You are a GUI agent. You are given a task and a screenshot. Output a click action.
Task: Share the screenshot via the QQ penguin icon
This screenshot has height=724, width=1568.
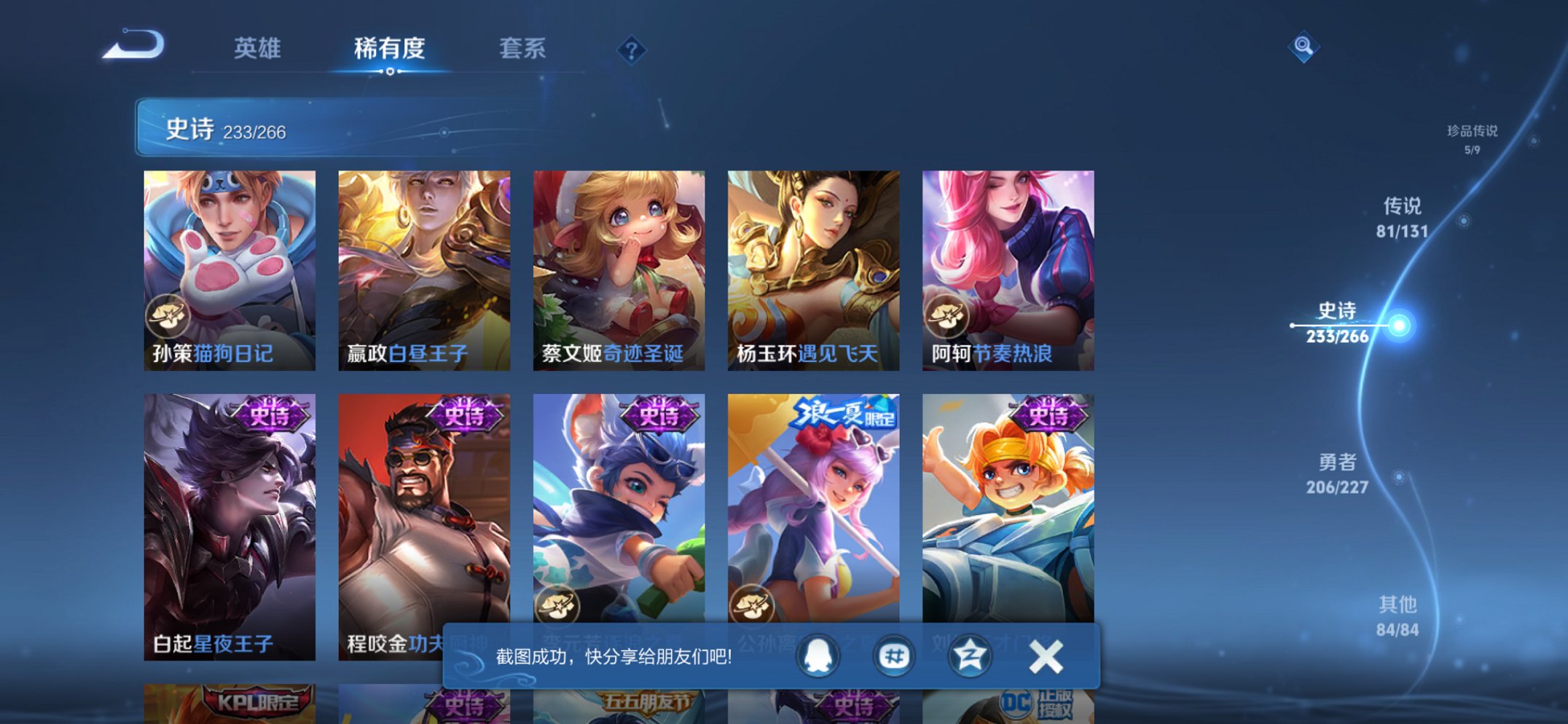(x=818, y=656)
